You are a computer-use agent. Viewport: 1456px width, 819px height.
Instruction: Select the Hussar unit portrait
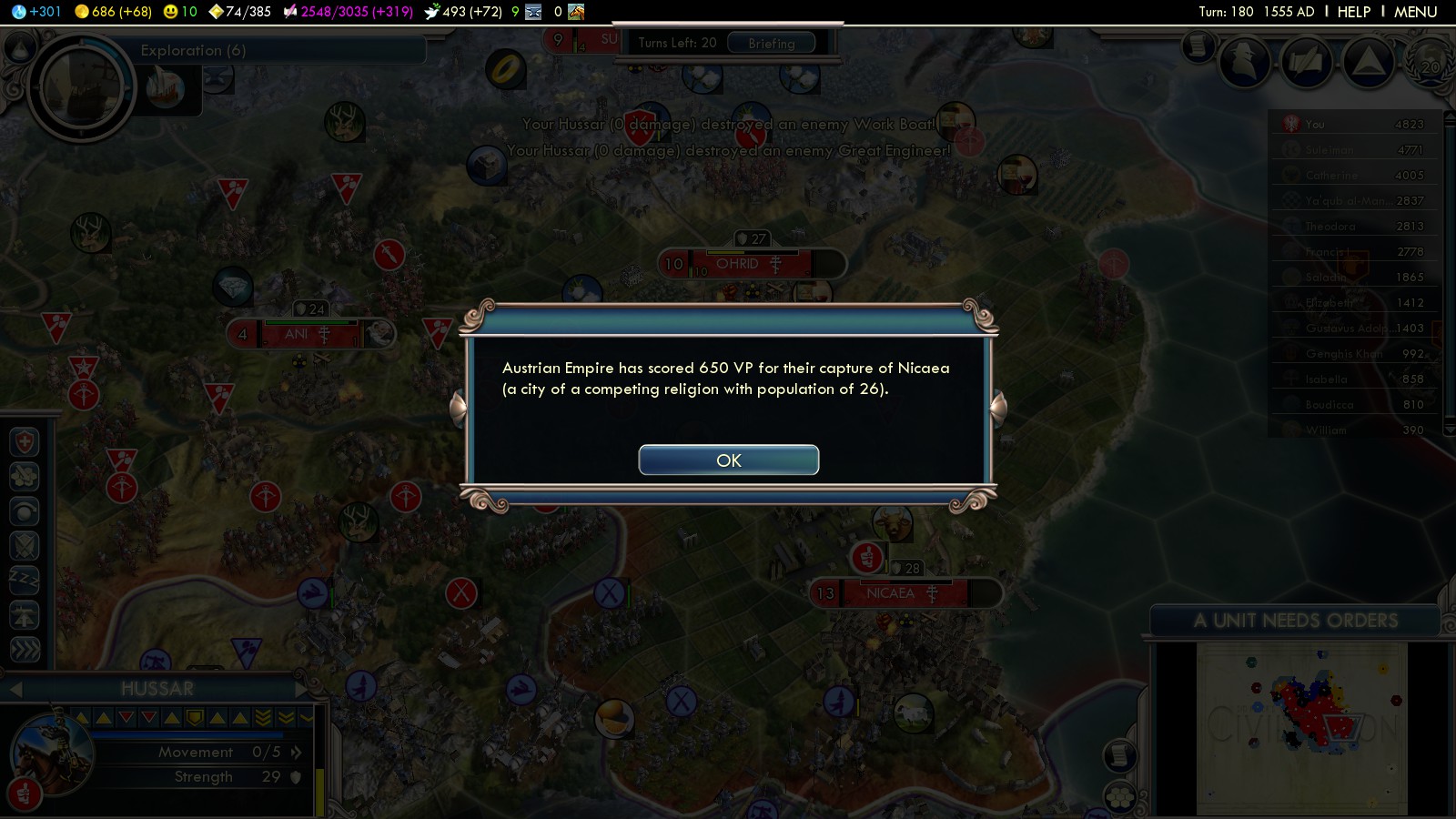pos(52,752)
